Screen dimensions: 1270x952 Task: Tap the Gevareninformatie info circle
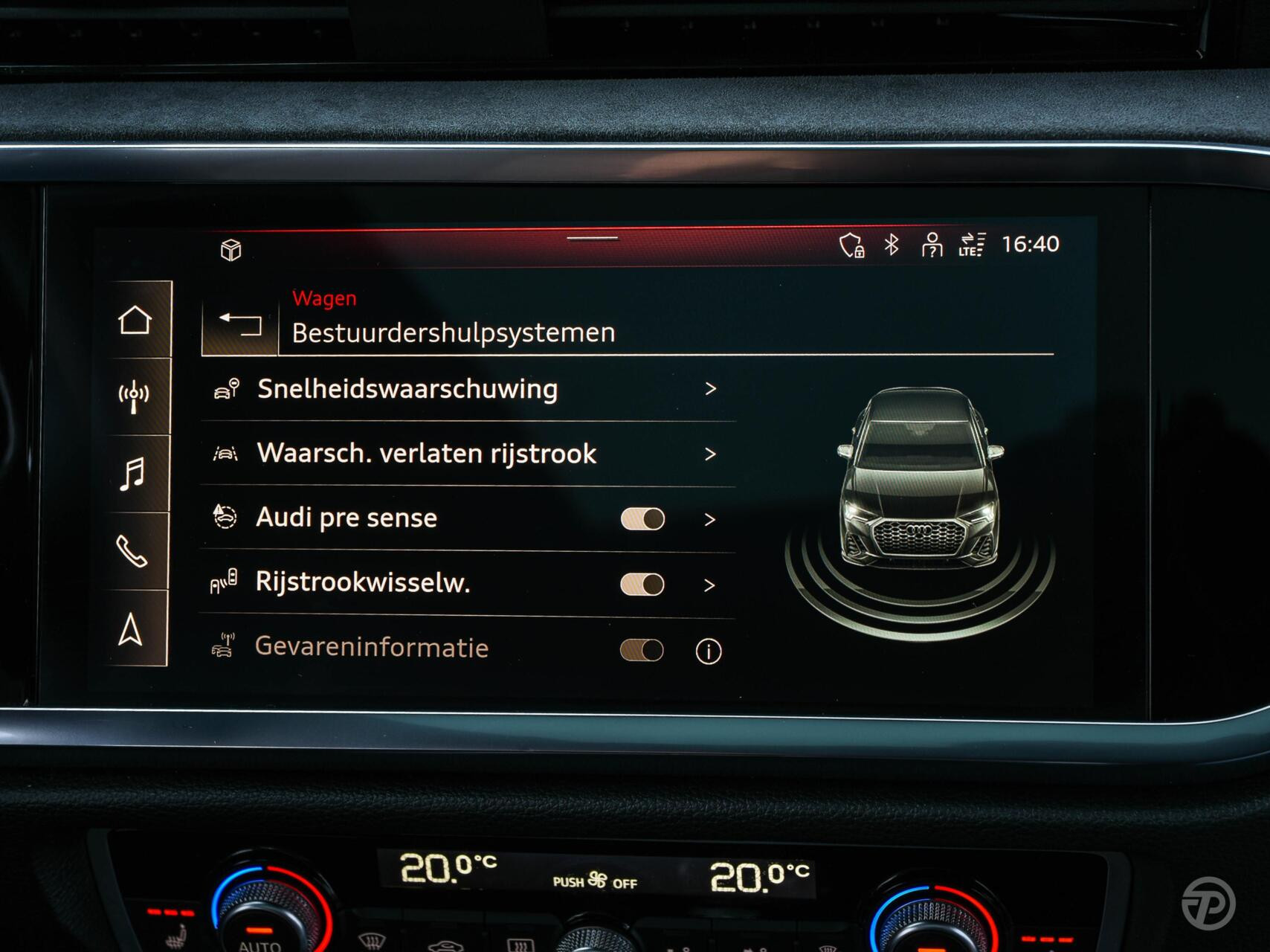(x=709, y=649)
